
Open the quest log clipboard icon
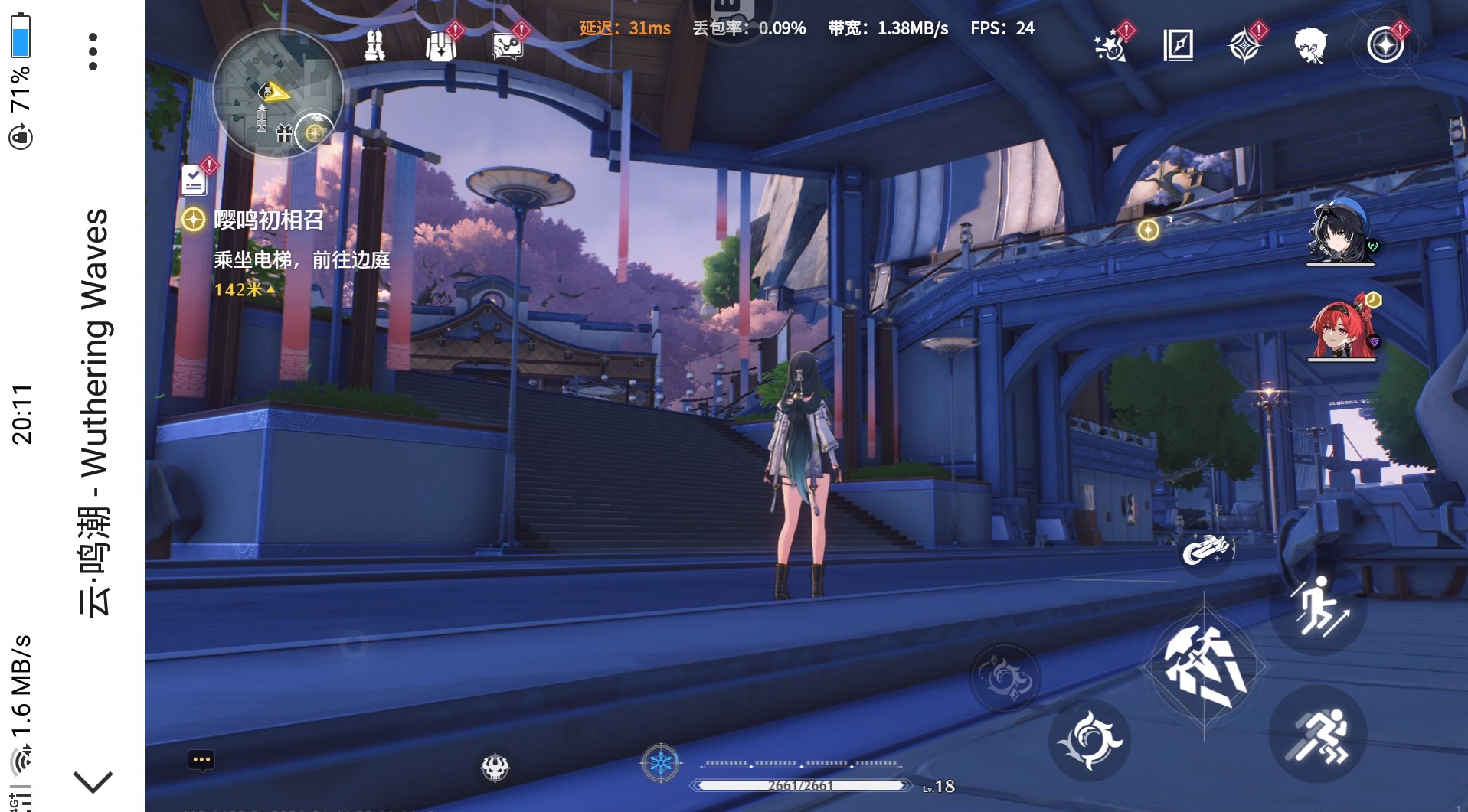(x=194, y=181)
